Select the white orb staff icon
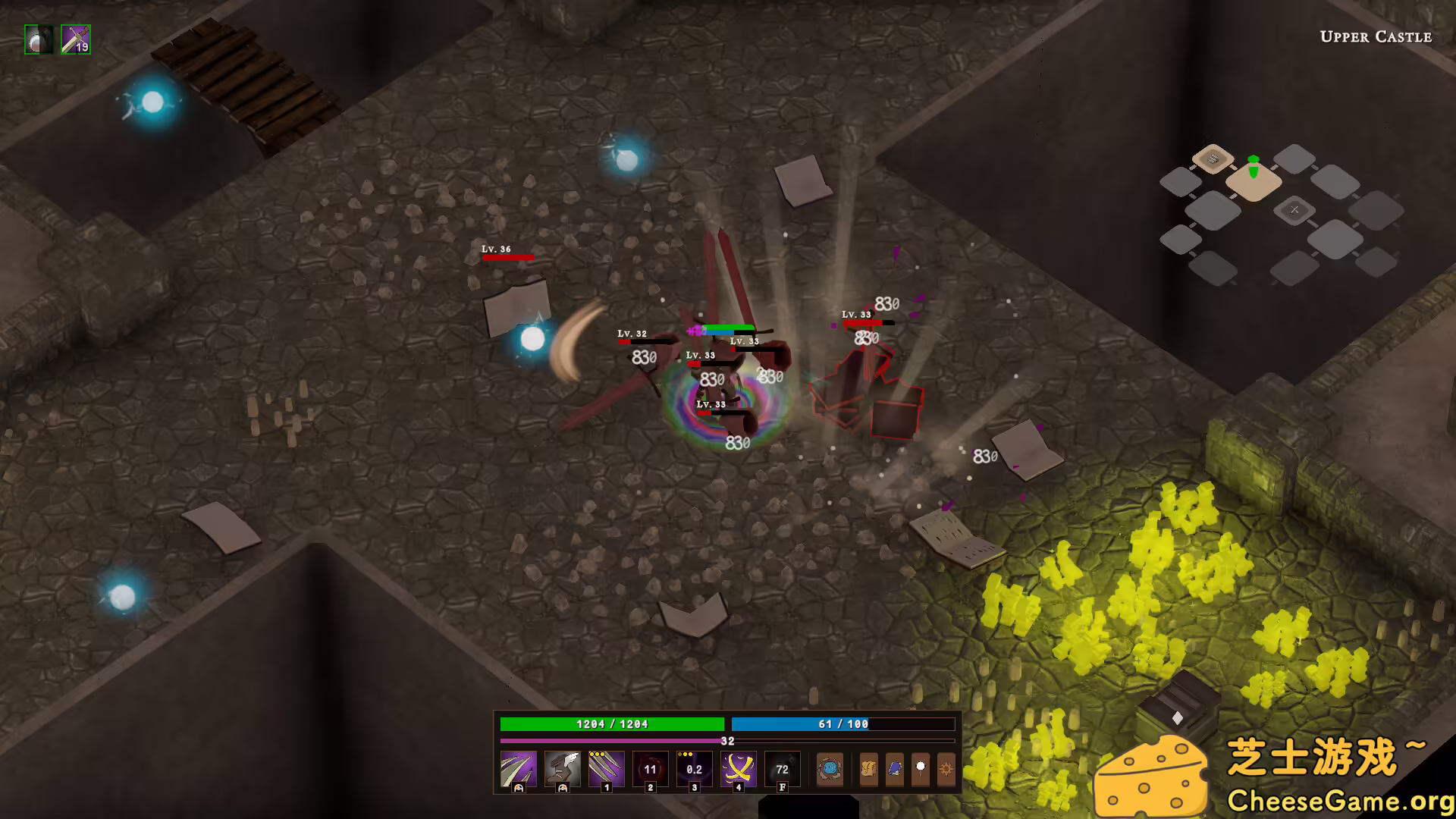The height and width of the screenshot is (819, 1456). coord(921,769)
